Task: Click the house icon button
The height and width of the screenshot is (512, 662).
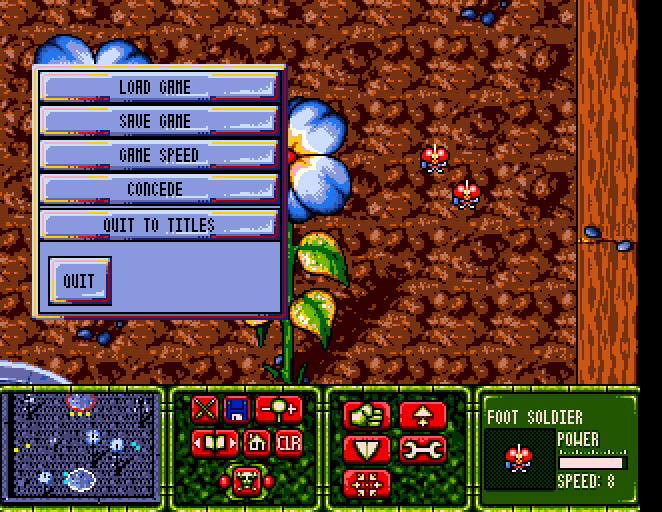Action: tap(257, 442)
